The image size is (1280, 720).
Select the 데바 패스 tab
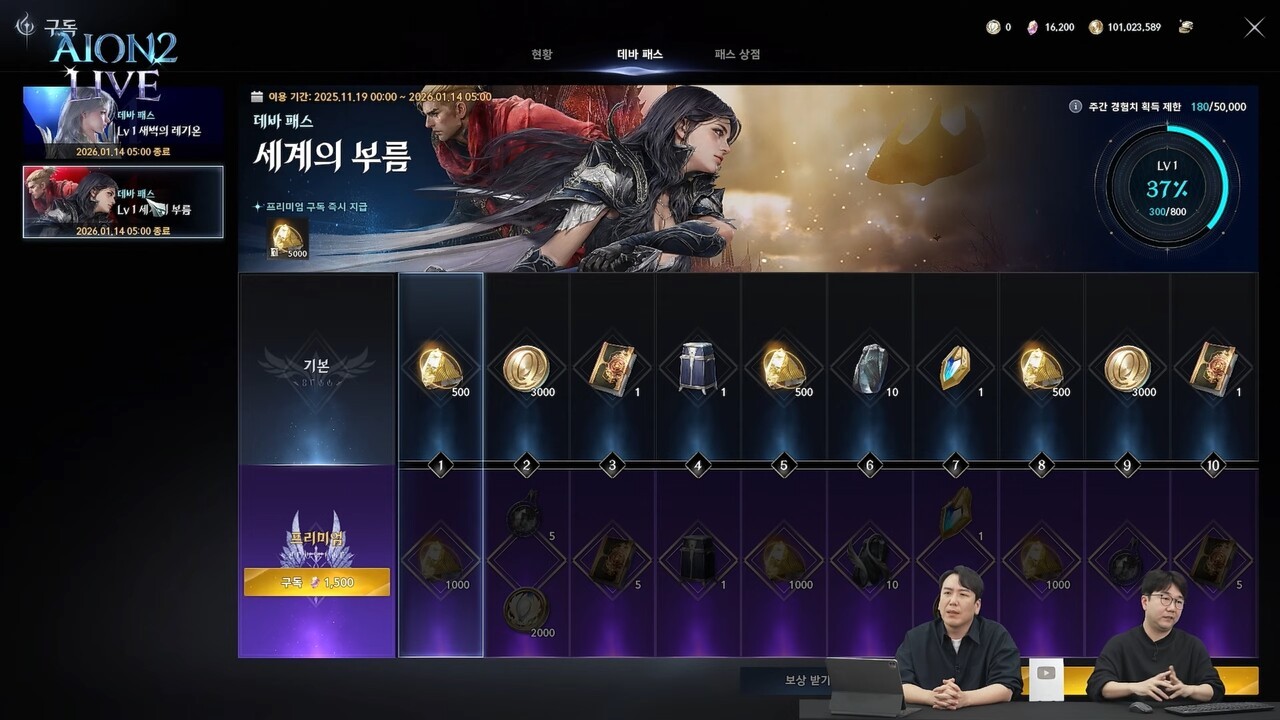click(639, 54)
